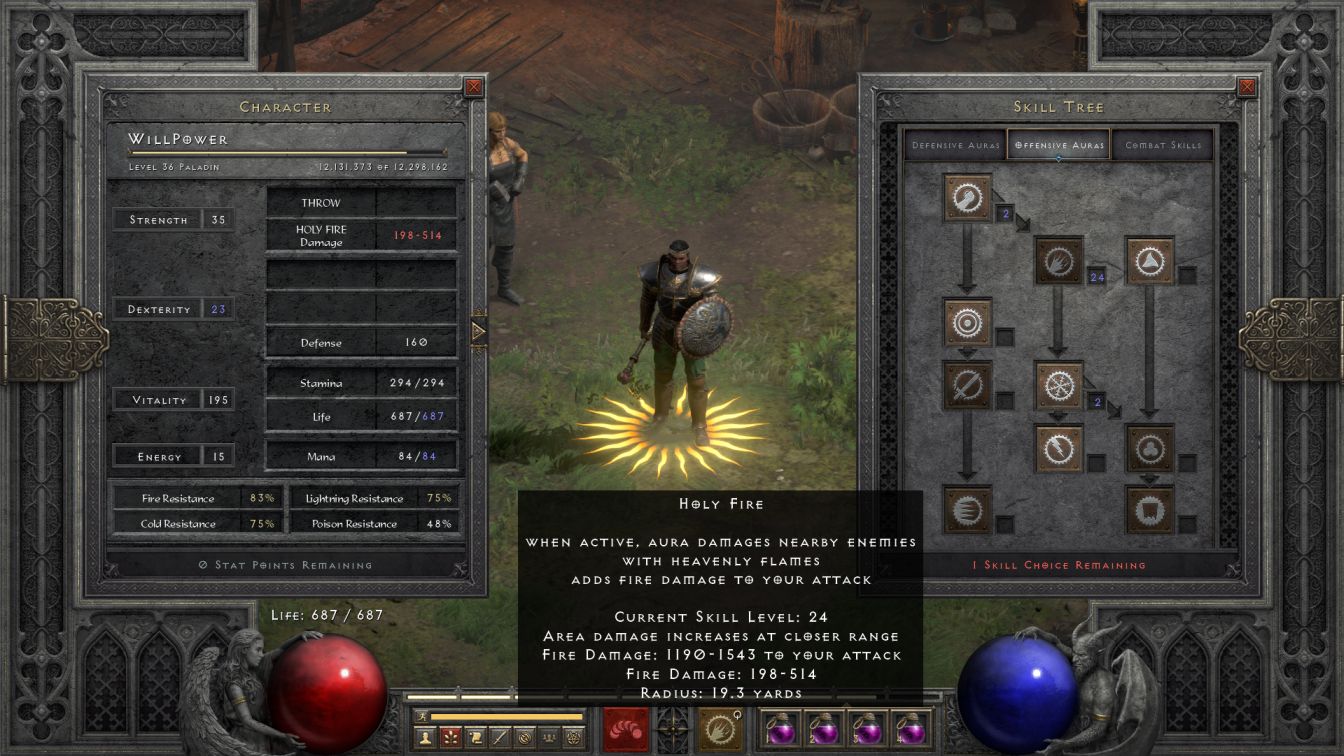
Task: Pick the Holy Shock lightning aura
Action: pyautogui.click(x=1059, y=448)
